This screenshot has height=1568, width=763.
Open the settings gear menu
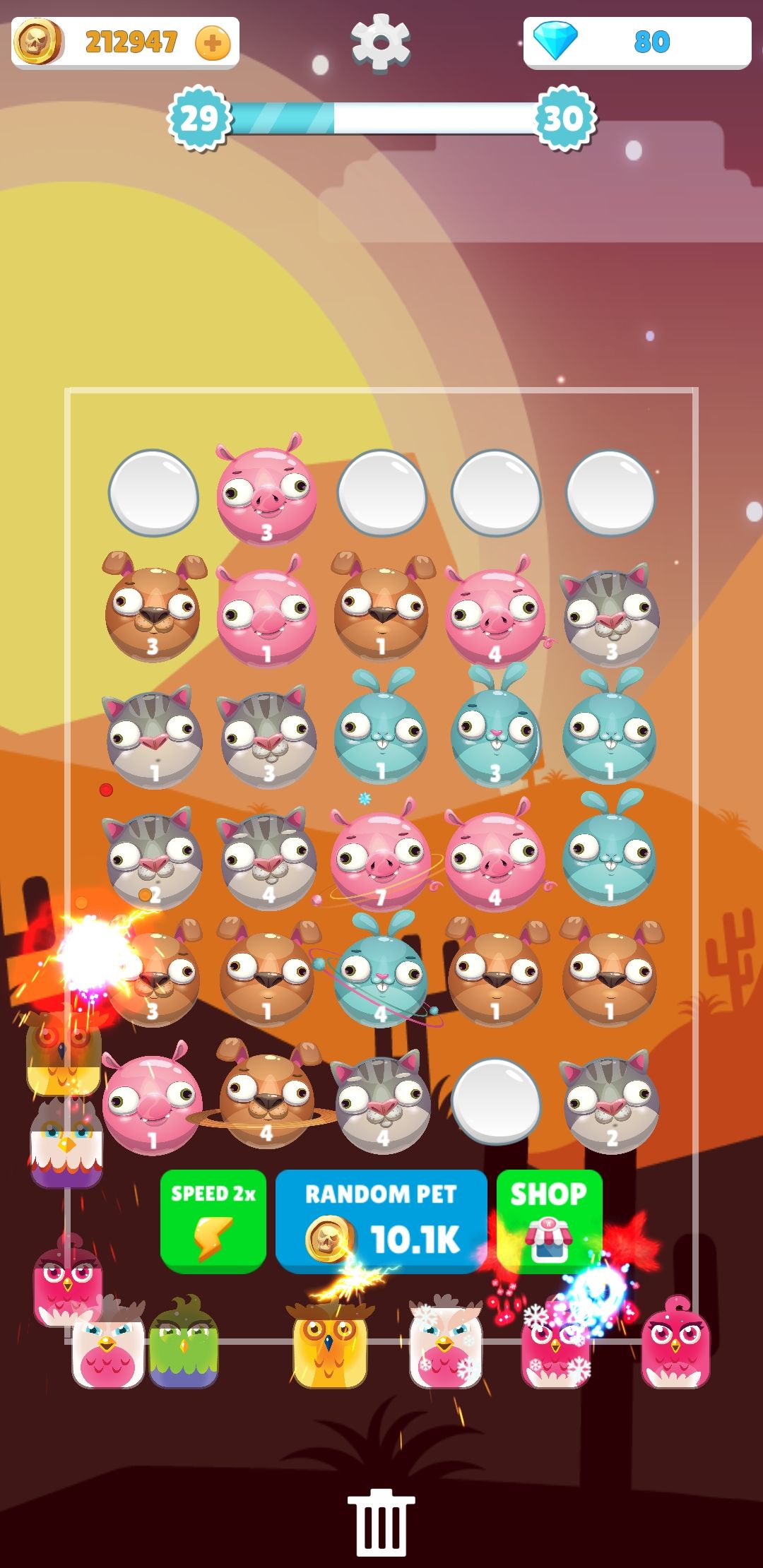381,42
